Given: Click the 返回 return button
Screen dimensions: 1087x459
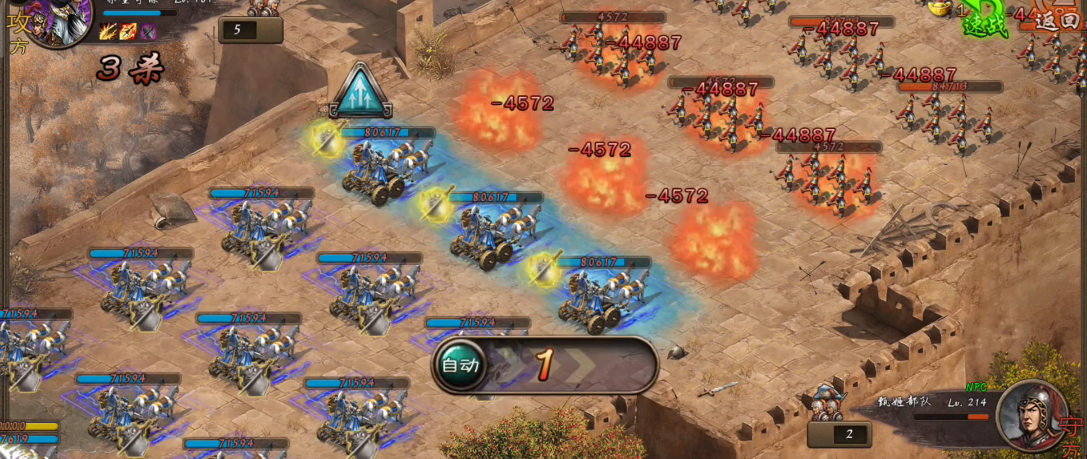Looking at the screenshot, I should pyautogui.click(x=1057, y=19).
